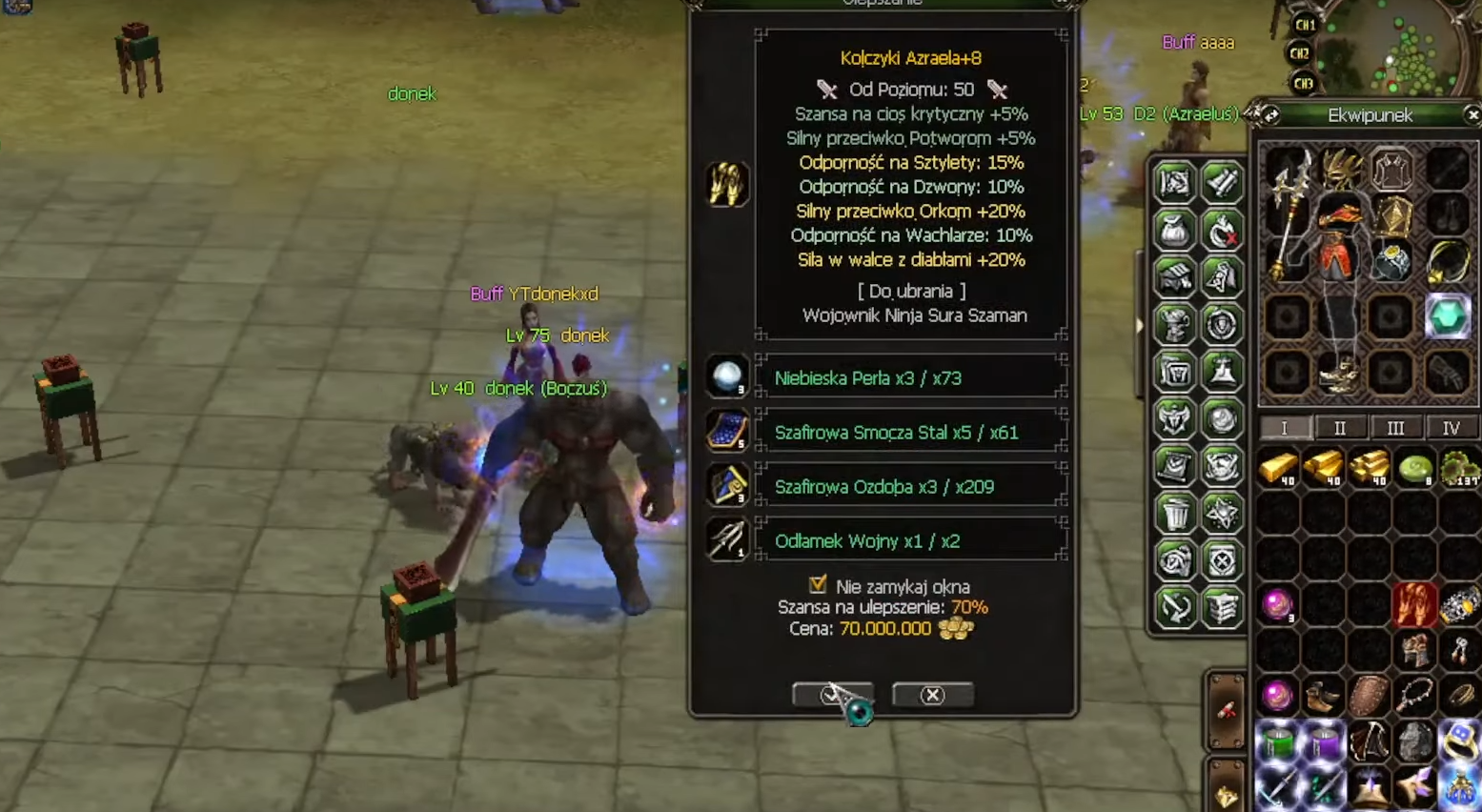The image size is (1482, 812).
Task: Toggle the 'Nie zamykaj okna' checkbox
Action: tap(818, 584)
